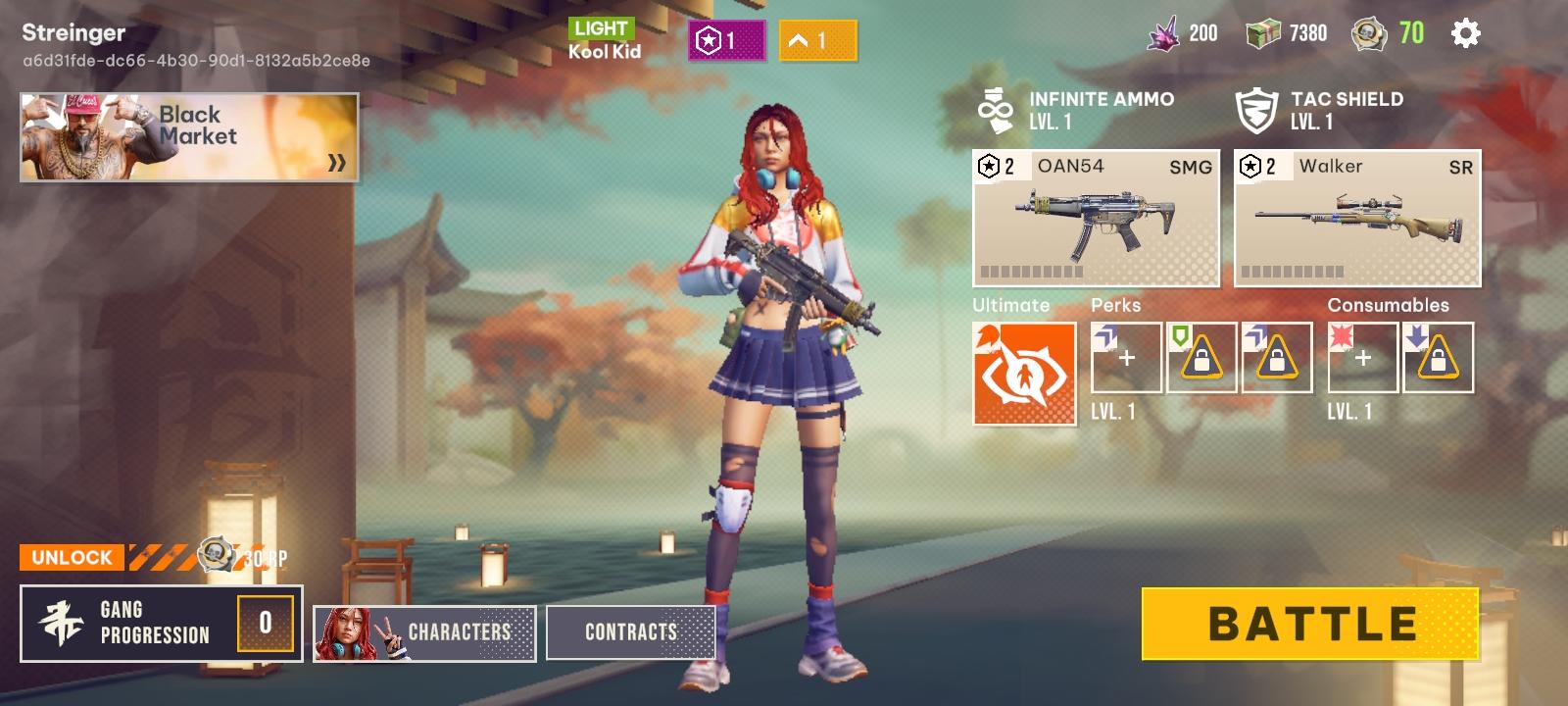Screen dimensions: 1568x706
Task: Open the Ultimate ability icon
Action: pyautogui.click(x=1021, y=371)
